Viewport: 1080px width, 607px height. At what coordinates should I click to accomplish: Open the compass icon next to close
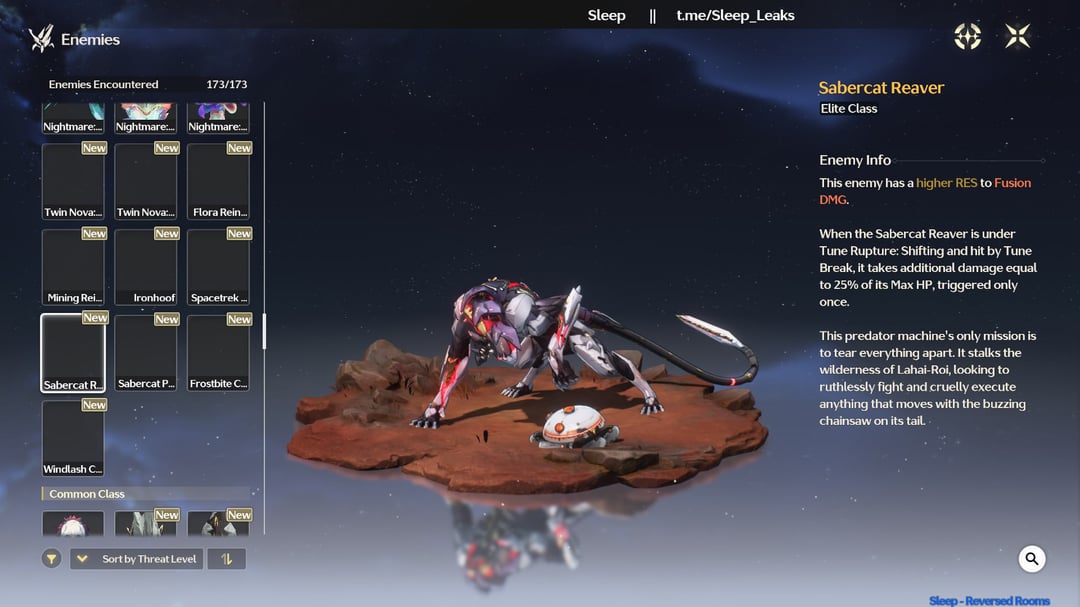click(968, 37)
